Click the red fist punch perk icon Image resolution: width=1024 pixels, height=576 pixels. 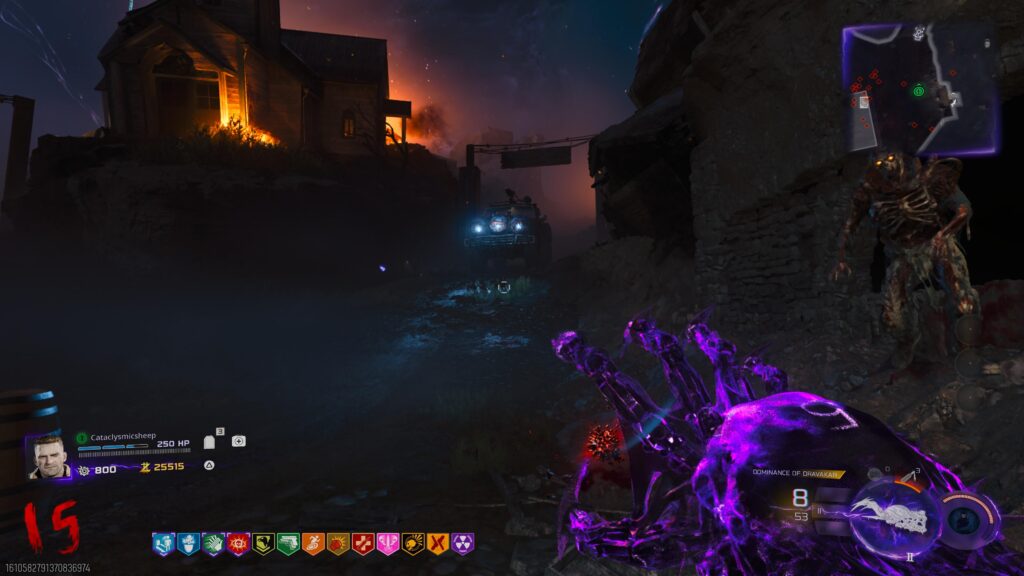point(338,544)
